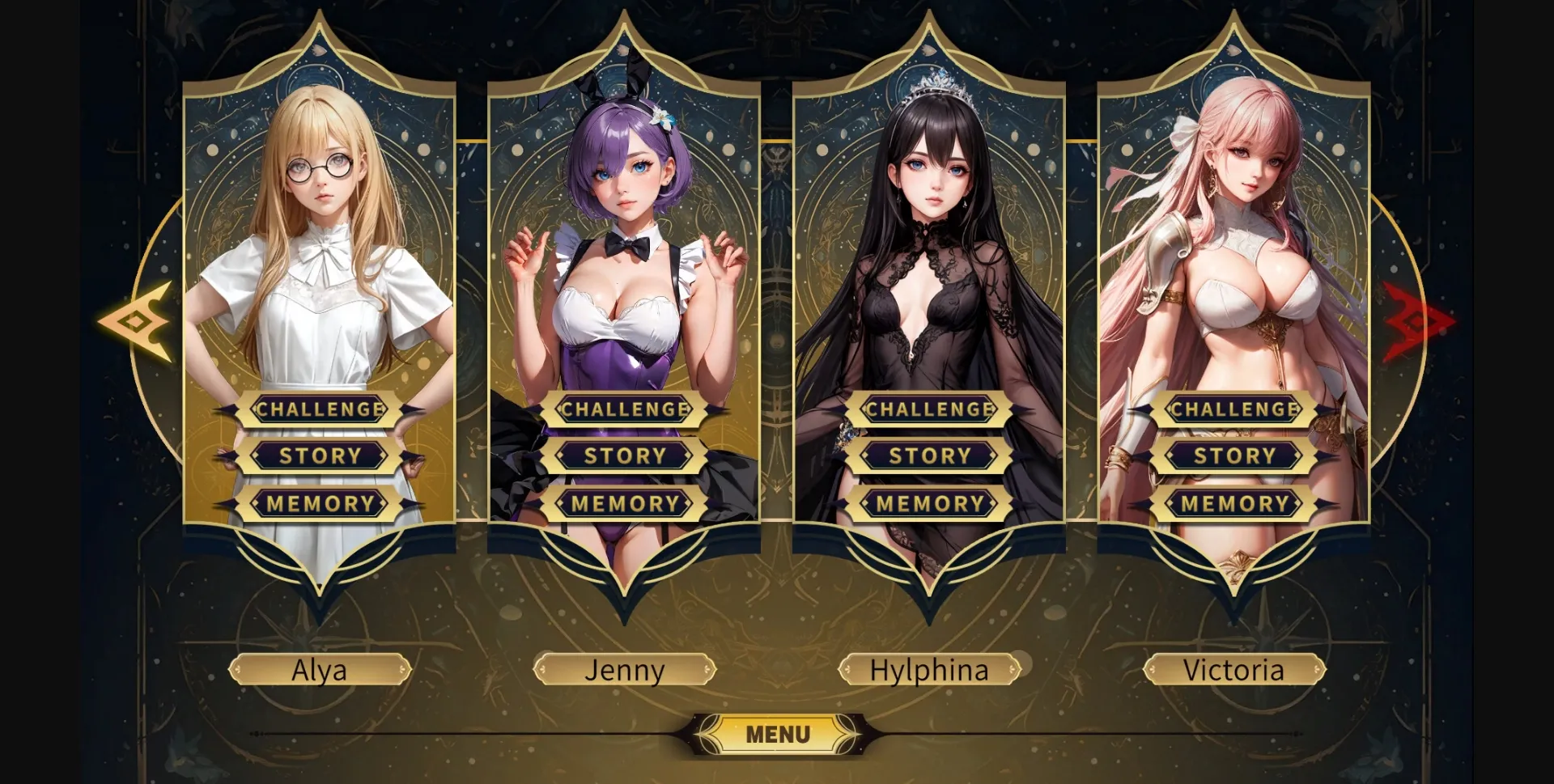This screenshot has height=784, width=1554.
Task: View Hylphina's MEMORY collection
Action: (x=928, y=502)
